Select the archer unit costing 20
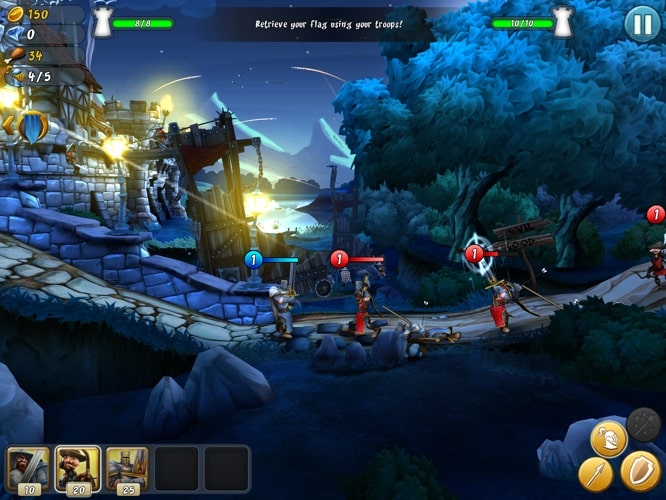This screenshot has width=666, height=500. 77,468
